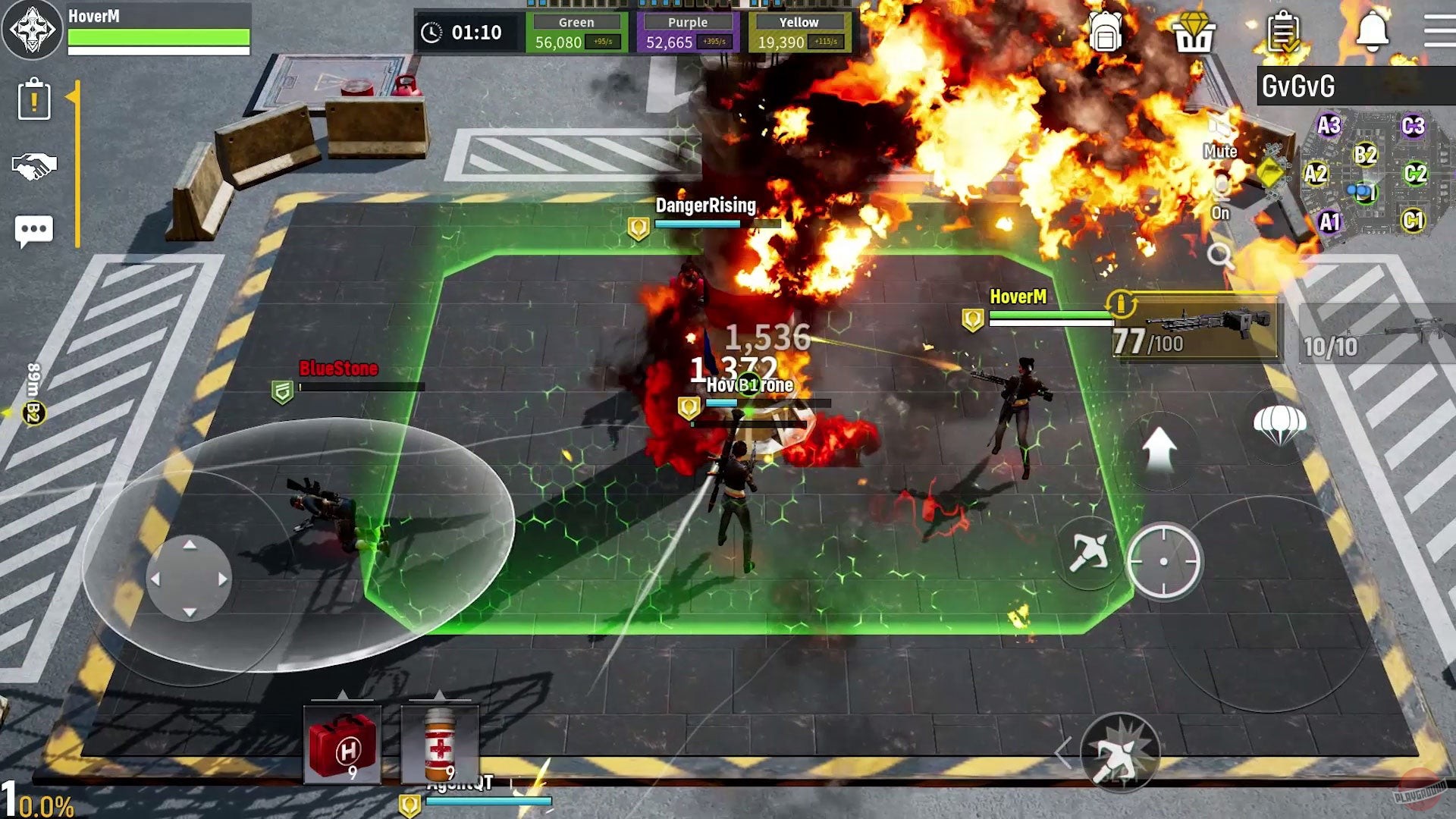
Task: Toggle the auto-aim reticle button
Action: click(x=1162, y=561)
